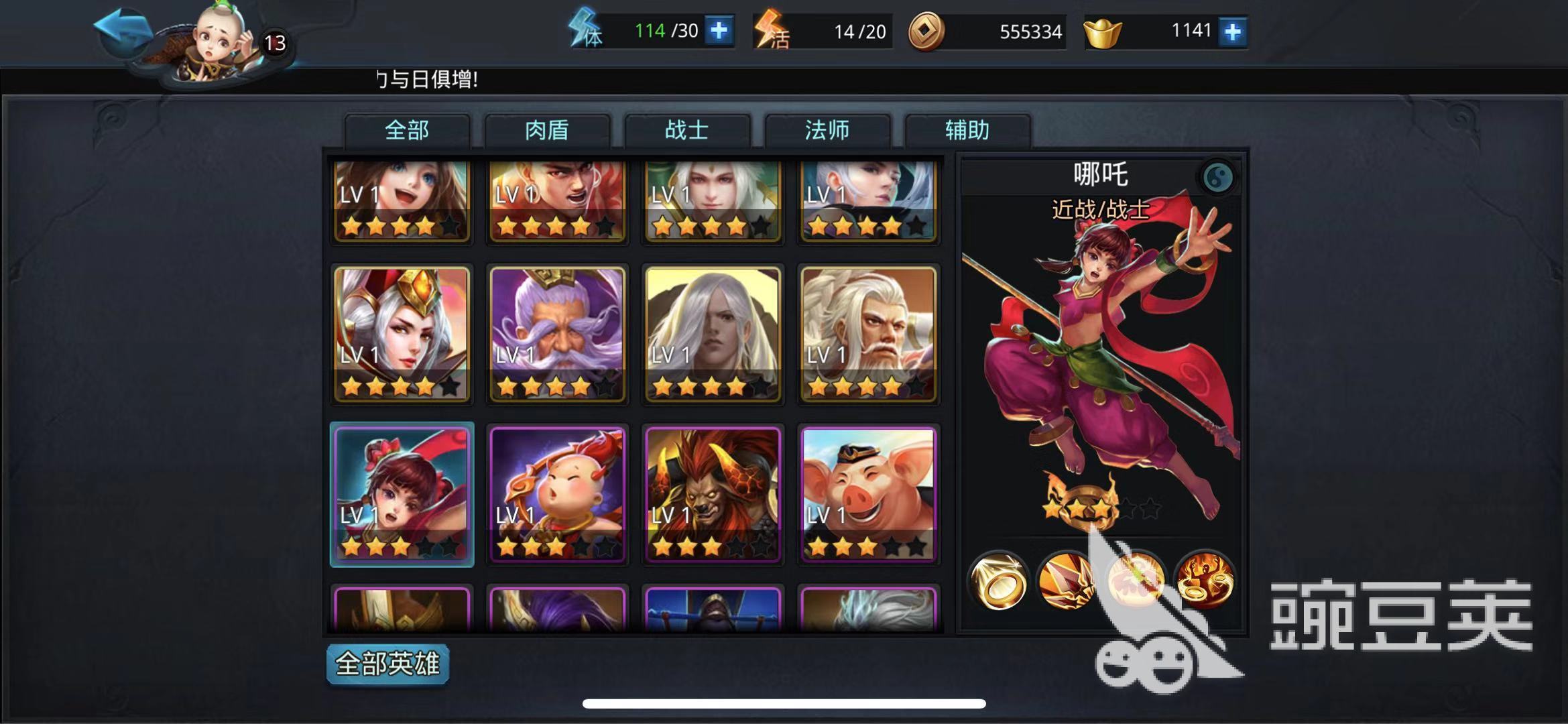Screen dimensions: 1568x724
Task: Tap the yin-yang icon beside Nezha's name
Action: tap(1217, 177)
